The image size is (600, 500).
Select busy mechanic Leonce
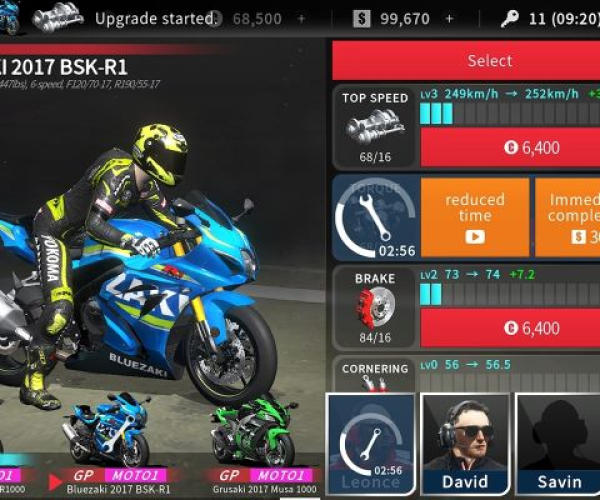point(371,445)
